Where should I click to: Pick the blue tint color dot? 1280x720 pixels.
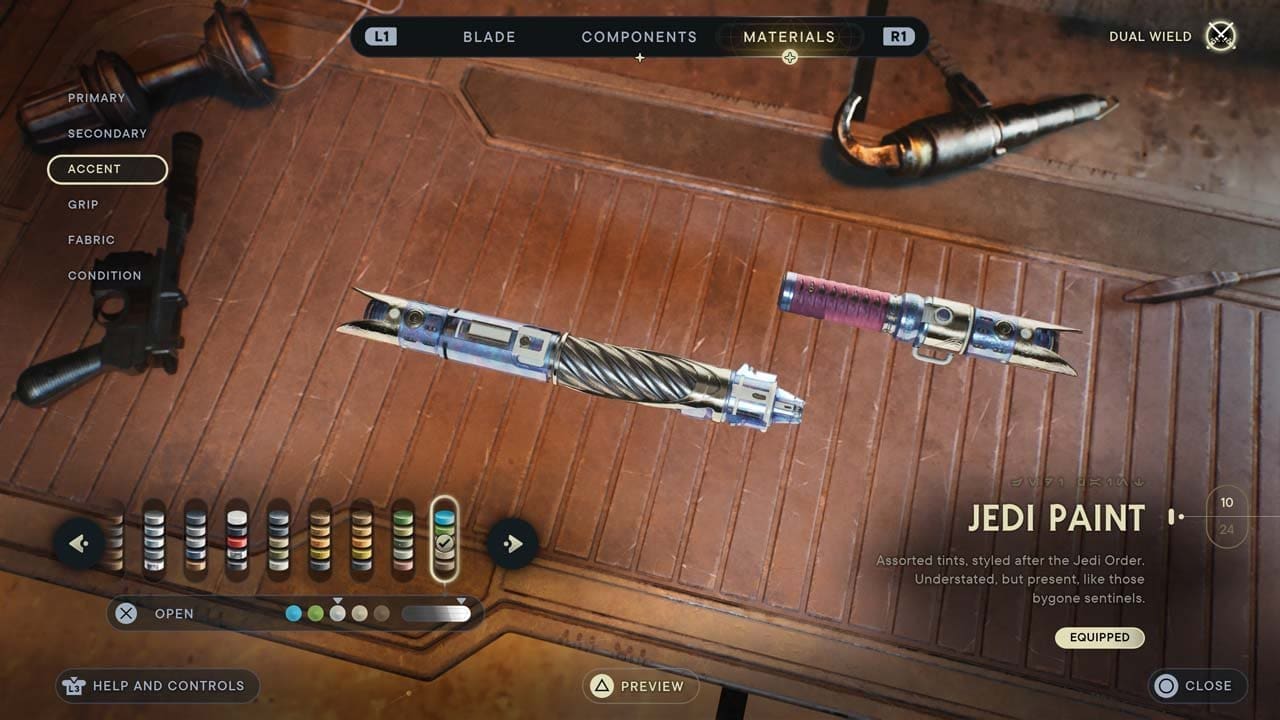tap(293, 613)
